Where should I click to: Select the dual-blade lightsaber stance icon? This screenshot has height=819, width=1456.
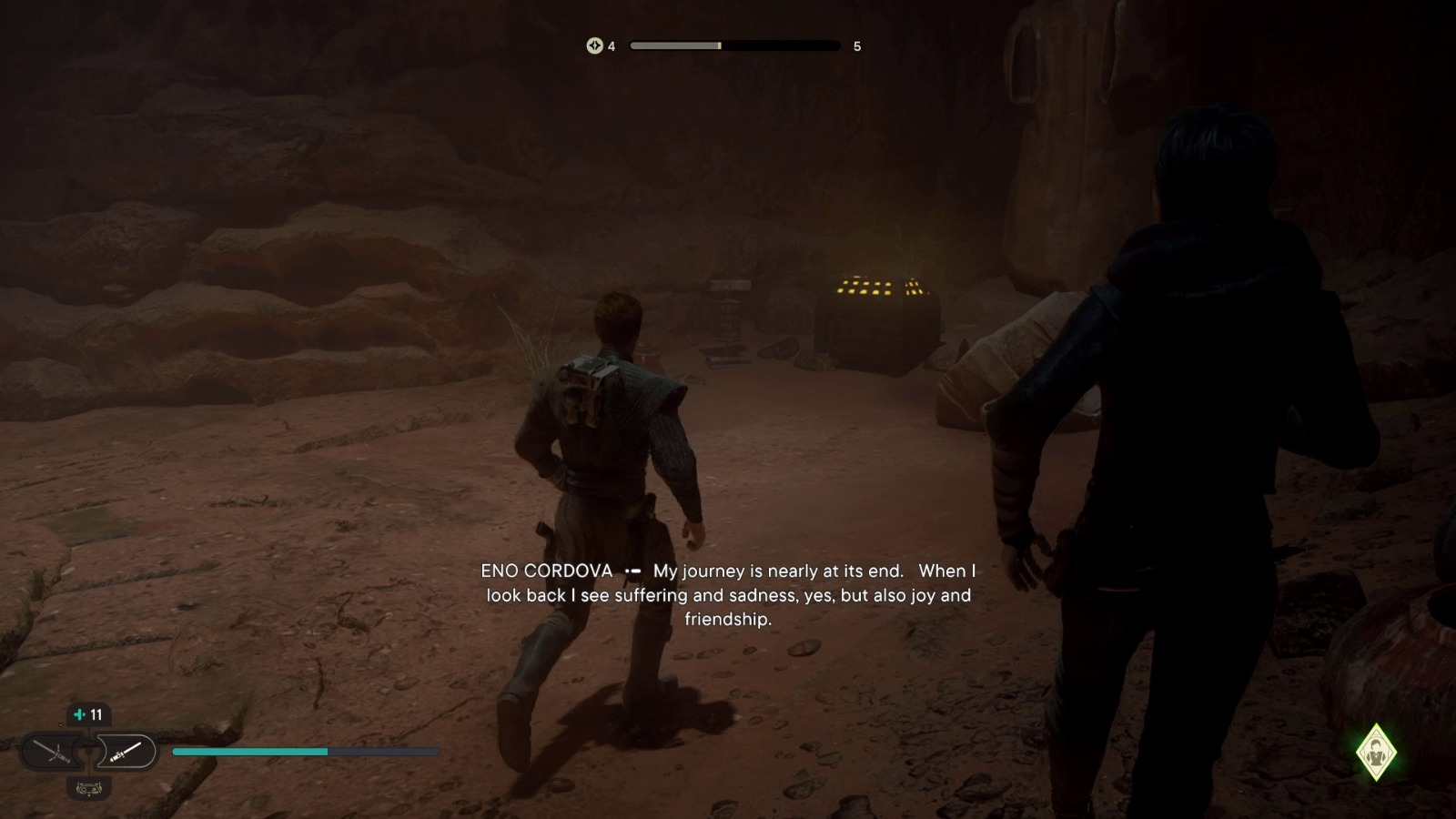coord(53,752)
